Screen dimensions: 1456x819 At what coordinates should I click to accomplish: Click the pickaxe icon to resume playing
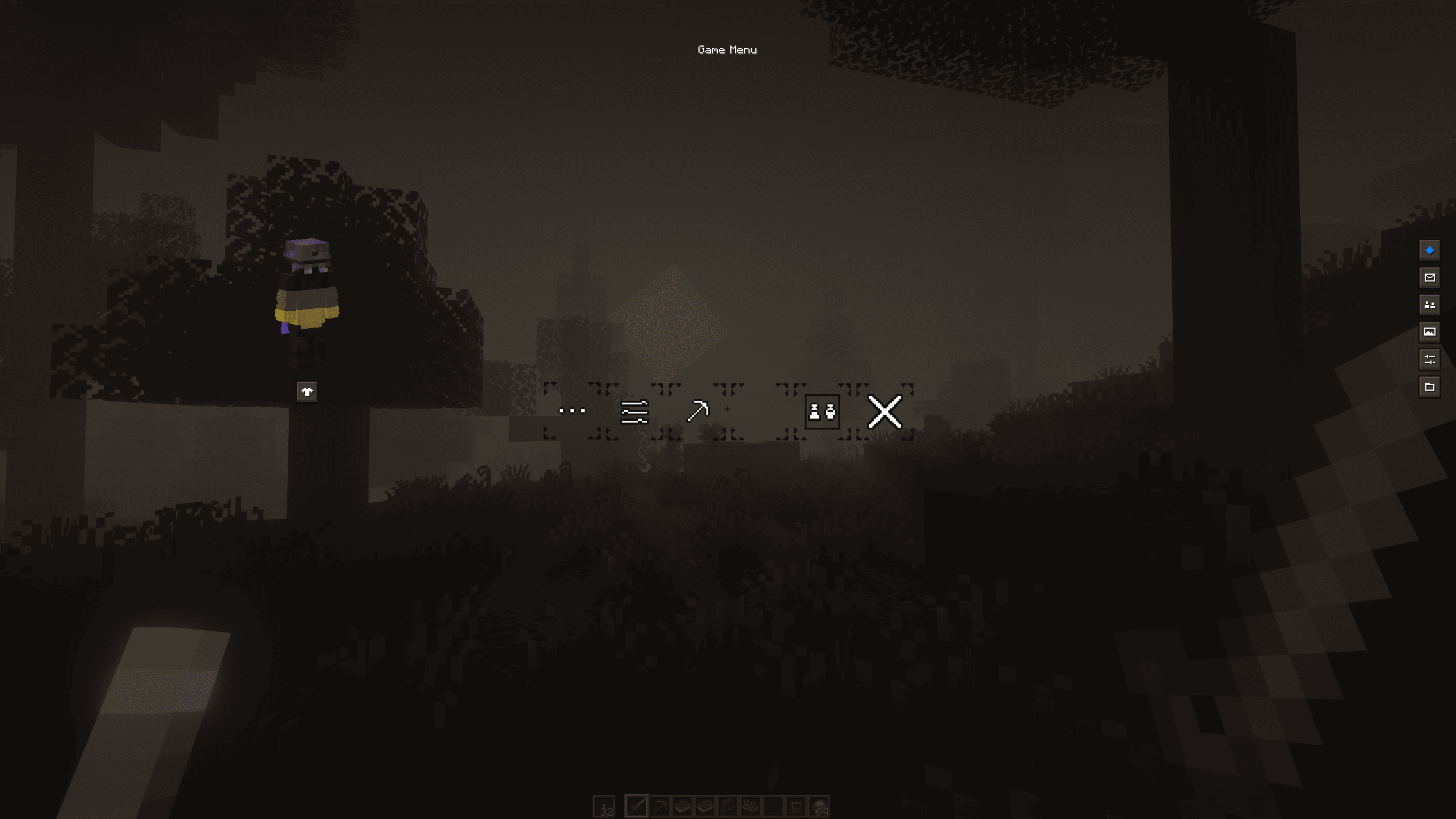698,410
